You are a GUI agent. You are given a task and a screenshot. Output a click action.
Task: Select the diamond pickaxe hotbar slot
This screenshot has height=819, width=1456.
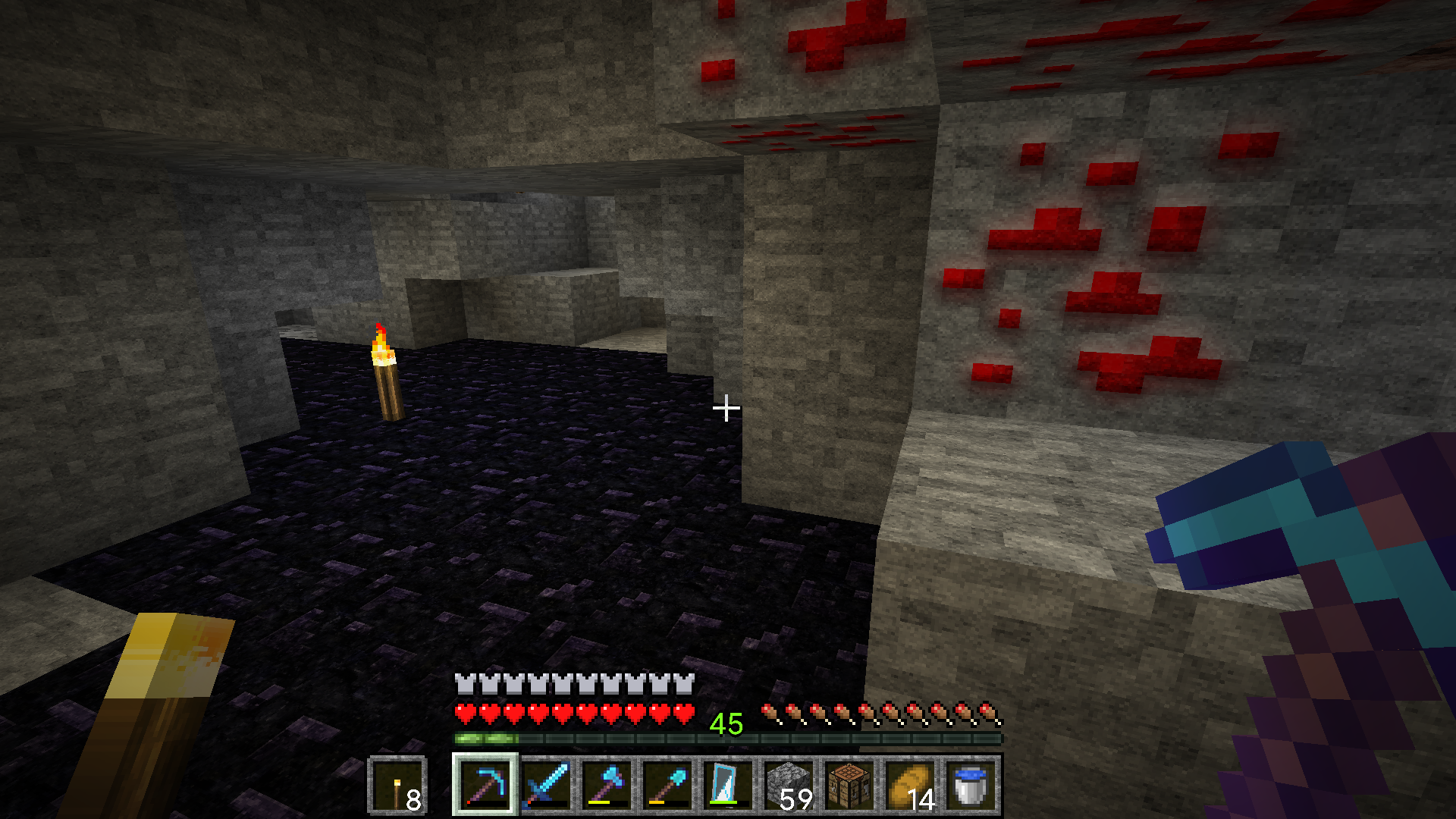[485, 786]
